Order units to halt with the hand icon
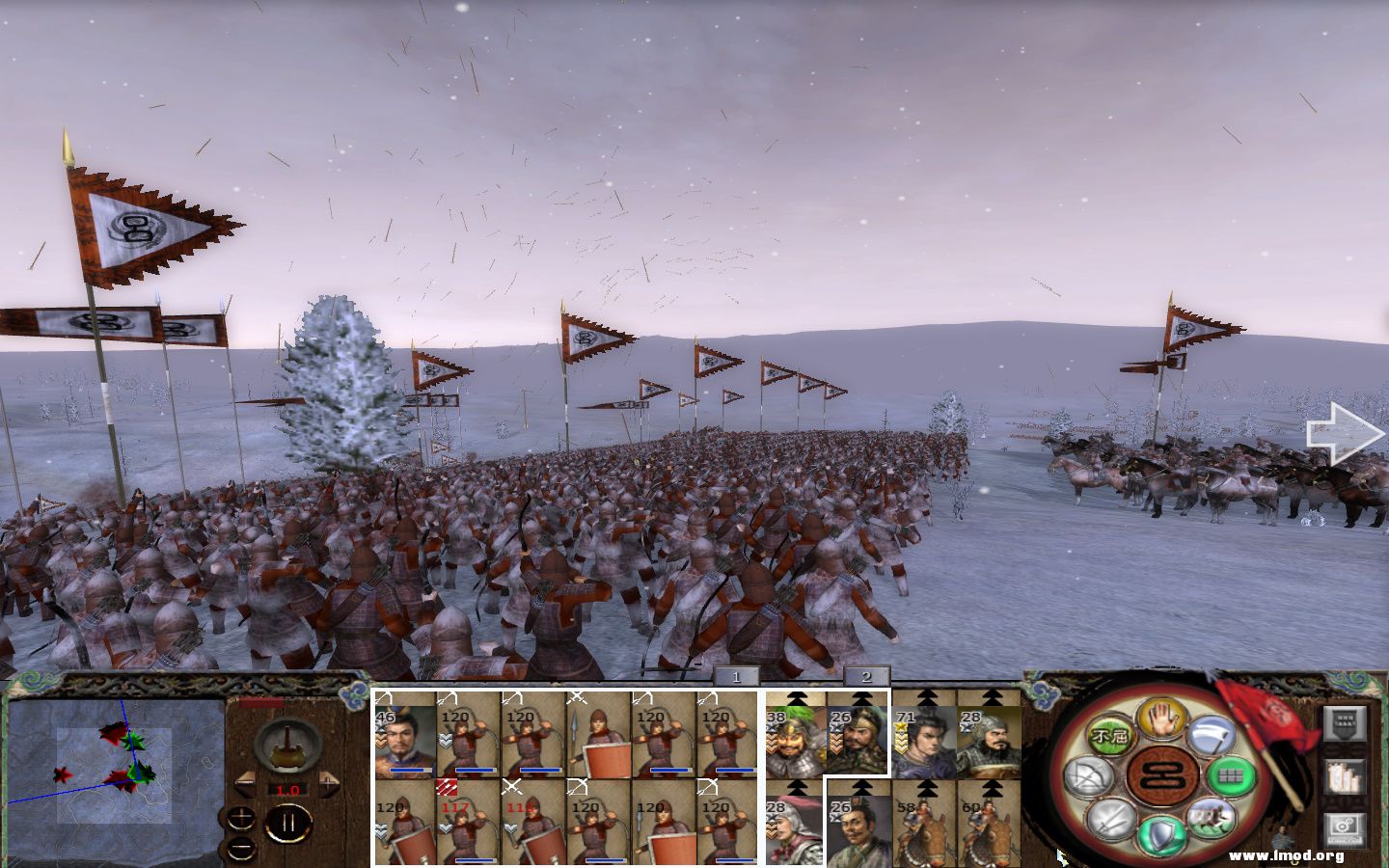Screen dimensions: 1389x868 click(x=1161, y=725)
